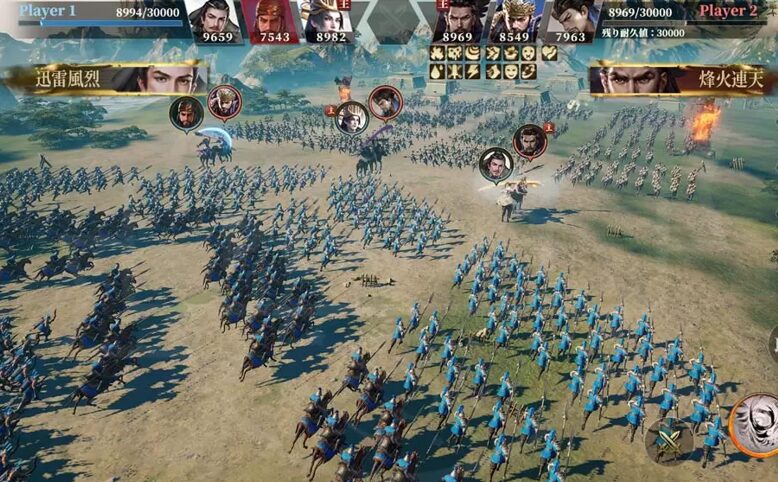This screenshot has height=482, width=778.
Task: Click the hexagonal emblem between both teams
Action: tap(393, 20)
